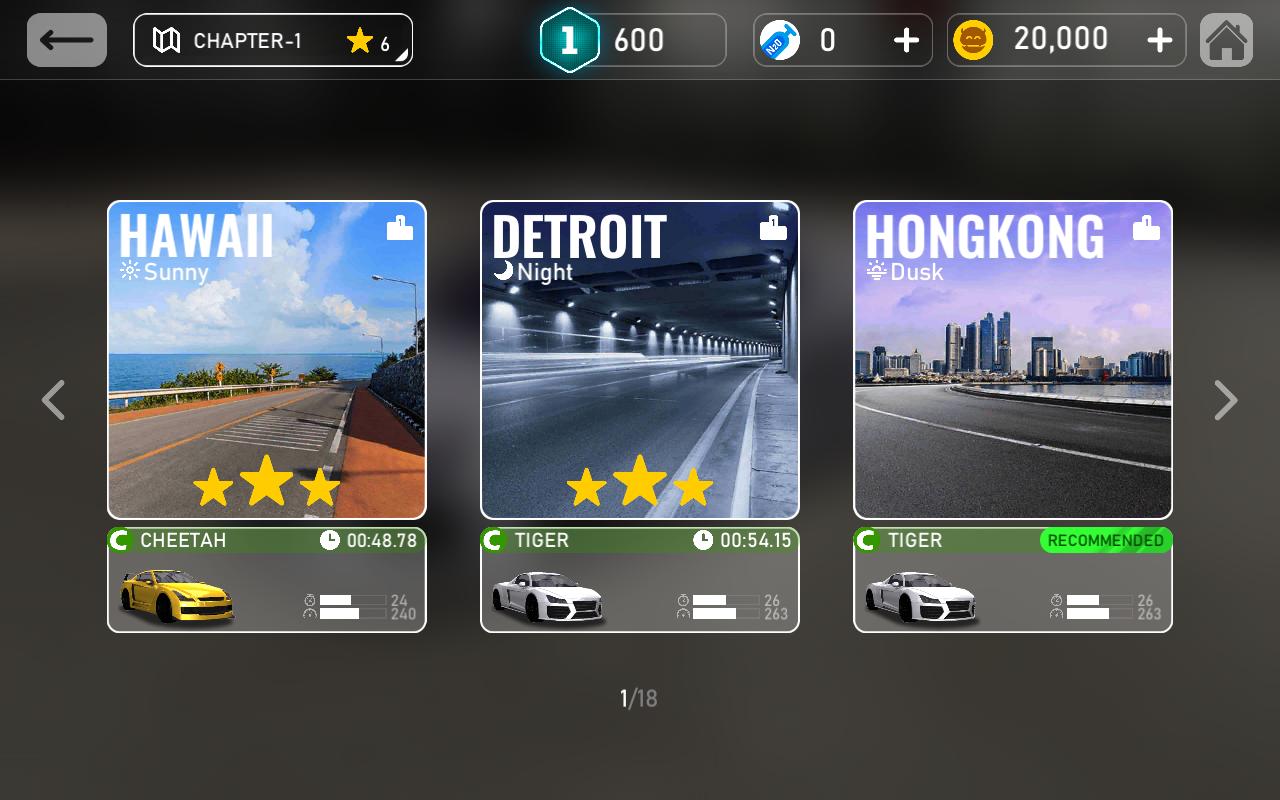Select the Hawaii track card

[x=267, y=360]
